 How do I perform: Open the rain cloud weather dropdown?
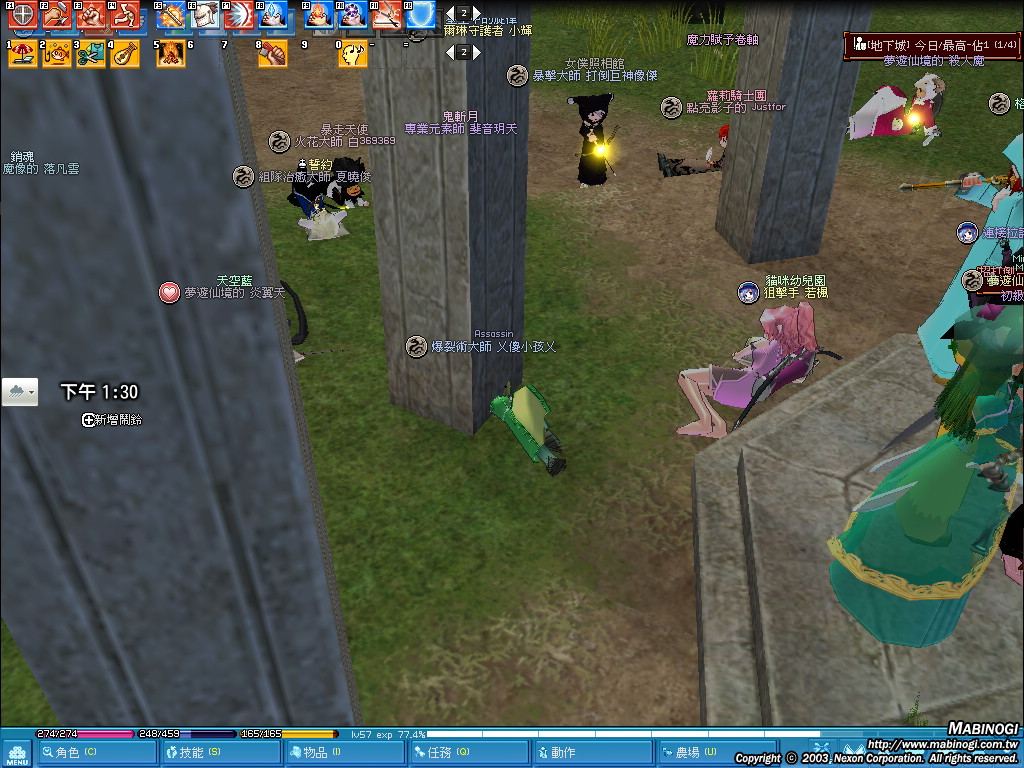pos(20,392)
